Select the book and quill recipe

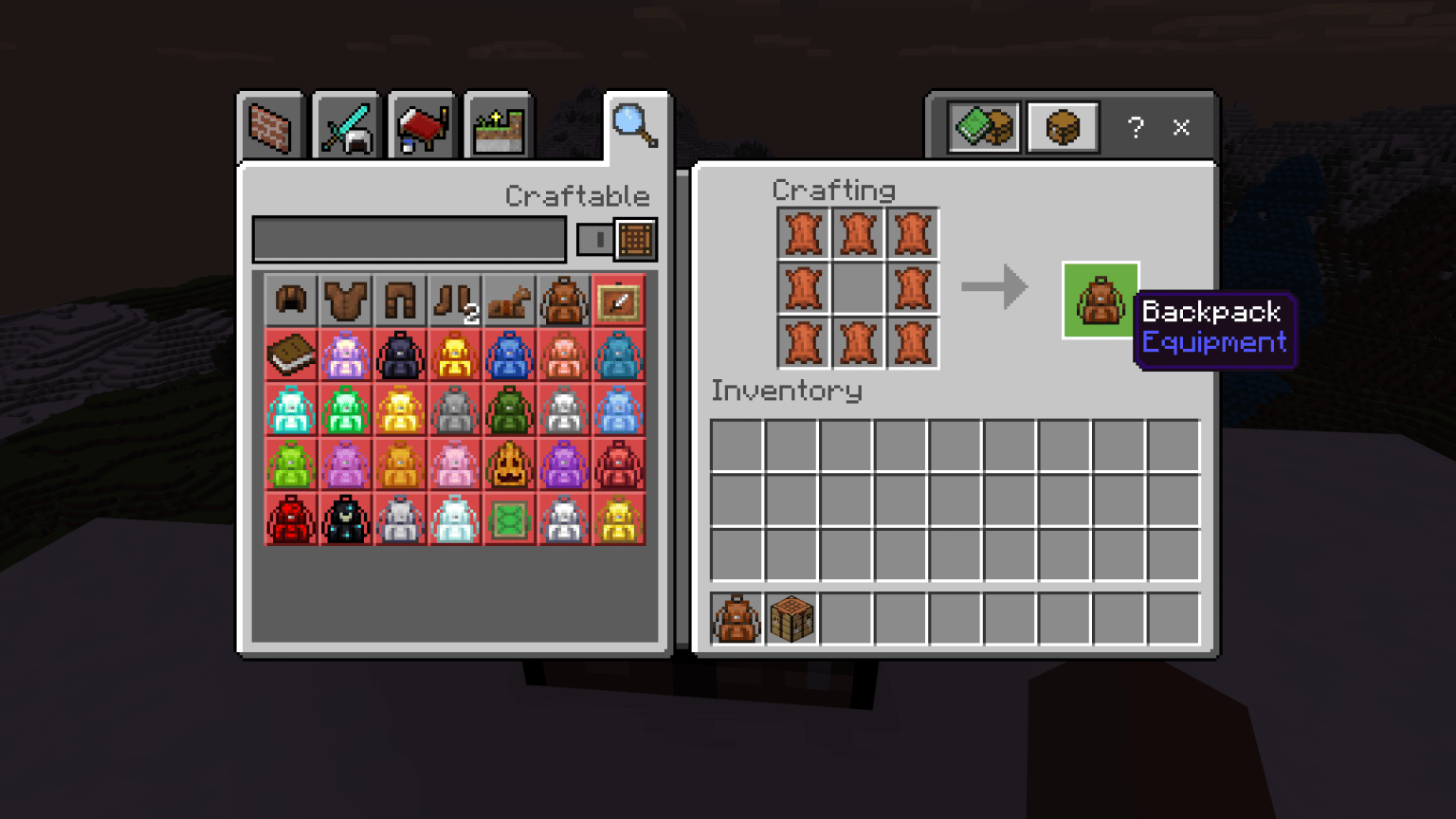coord(291,355)
